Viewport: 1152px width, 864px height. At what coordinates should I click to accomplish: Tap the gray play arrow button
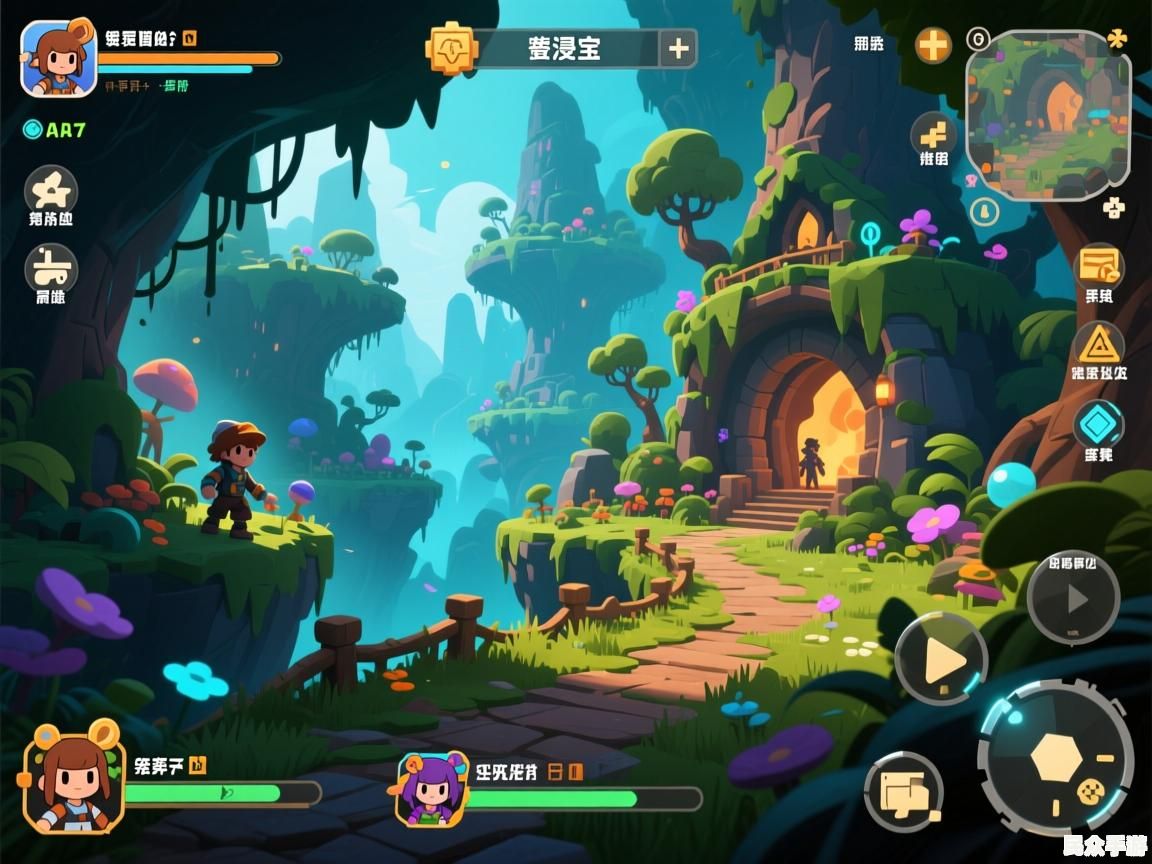click(x=1073, y=598)
